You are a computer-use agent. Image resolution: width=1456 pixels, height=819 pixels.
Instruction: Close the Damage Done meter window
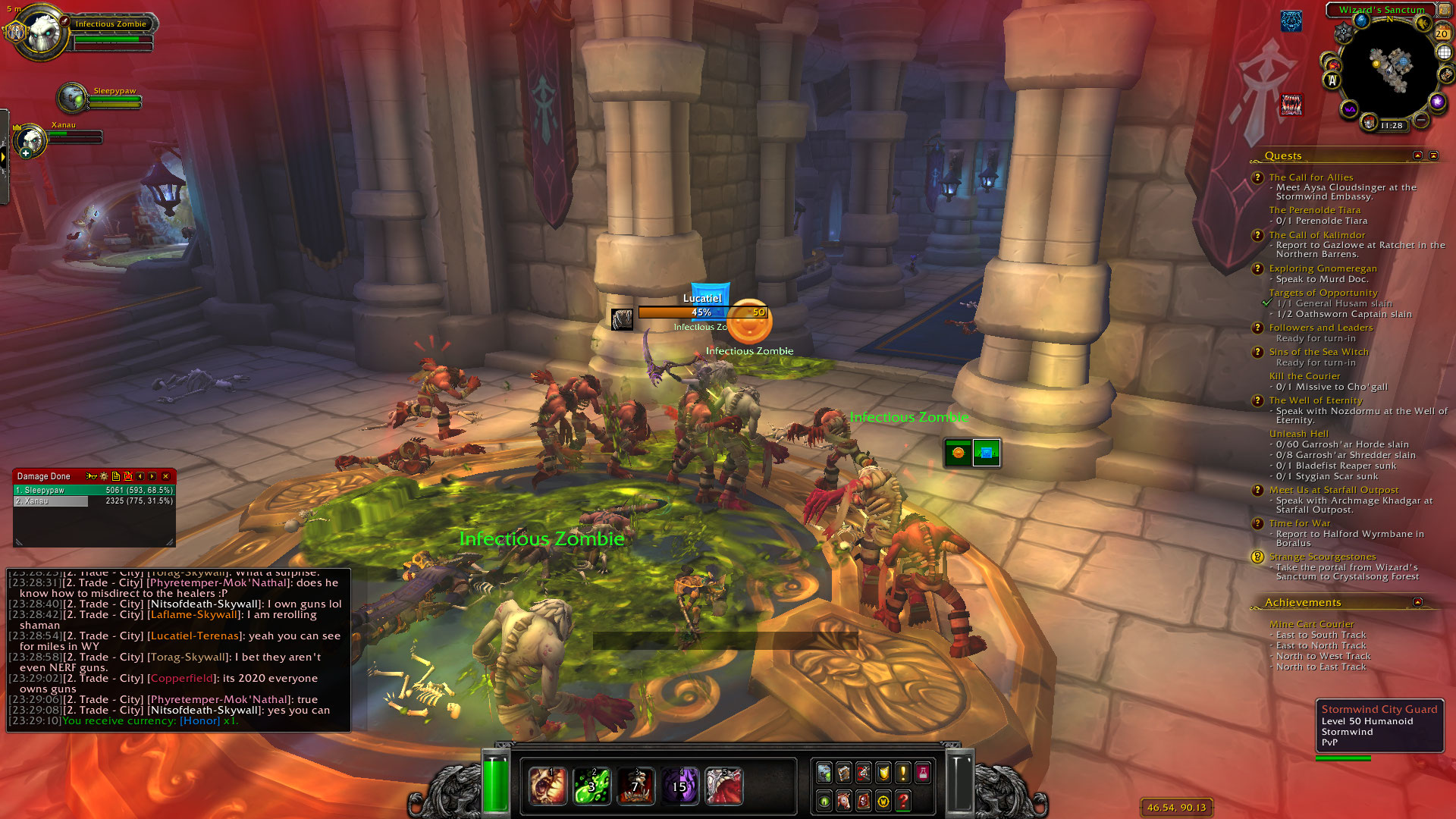165,476
